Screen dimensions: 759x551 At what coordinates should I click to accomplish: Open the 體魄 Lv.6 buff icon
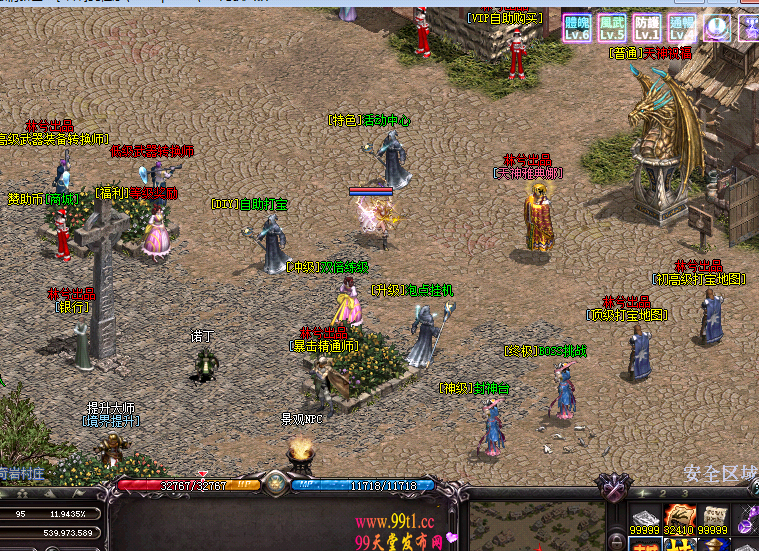pyautogui.click(x=578, y=28)
